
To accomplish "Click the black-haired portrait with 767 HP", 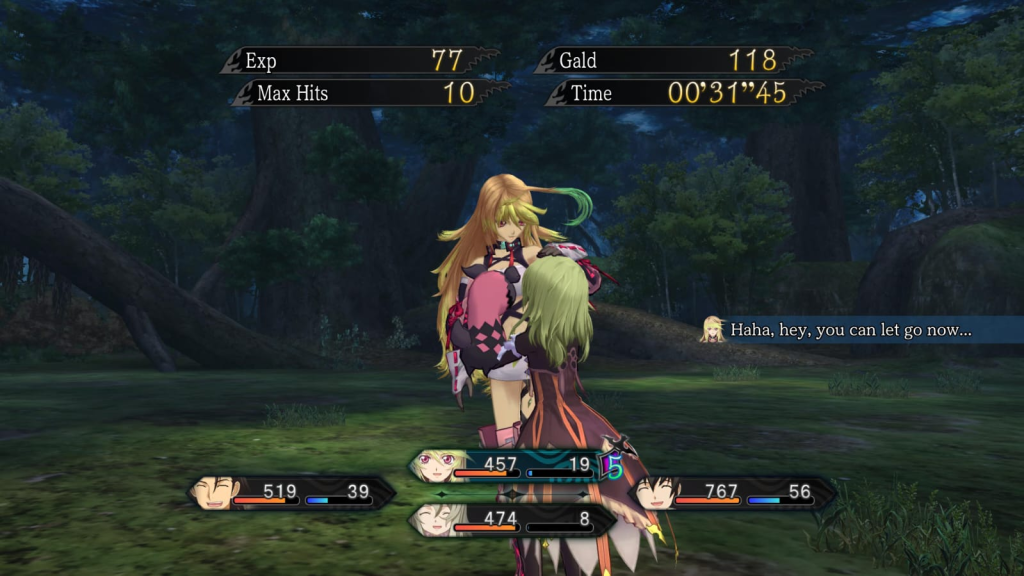I will coord(655,492).
